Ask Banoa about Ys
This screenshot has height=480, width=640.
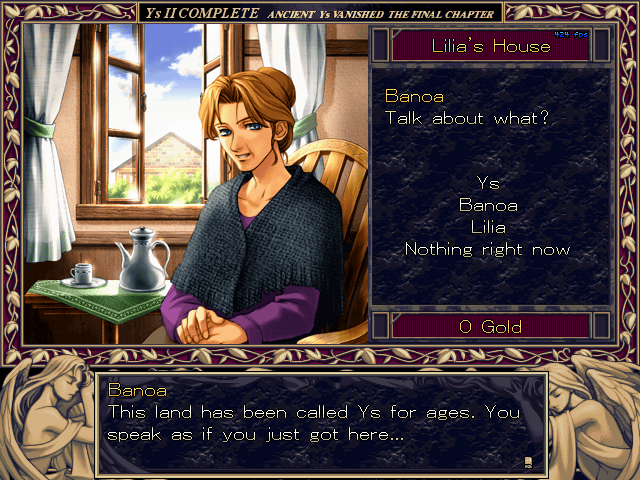point(488,183)
